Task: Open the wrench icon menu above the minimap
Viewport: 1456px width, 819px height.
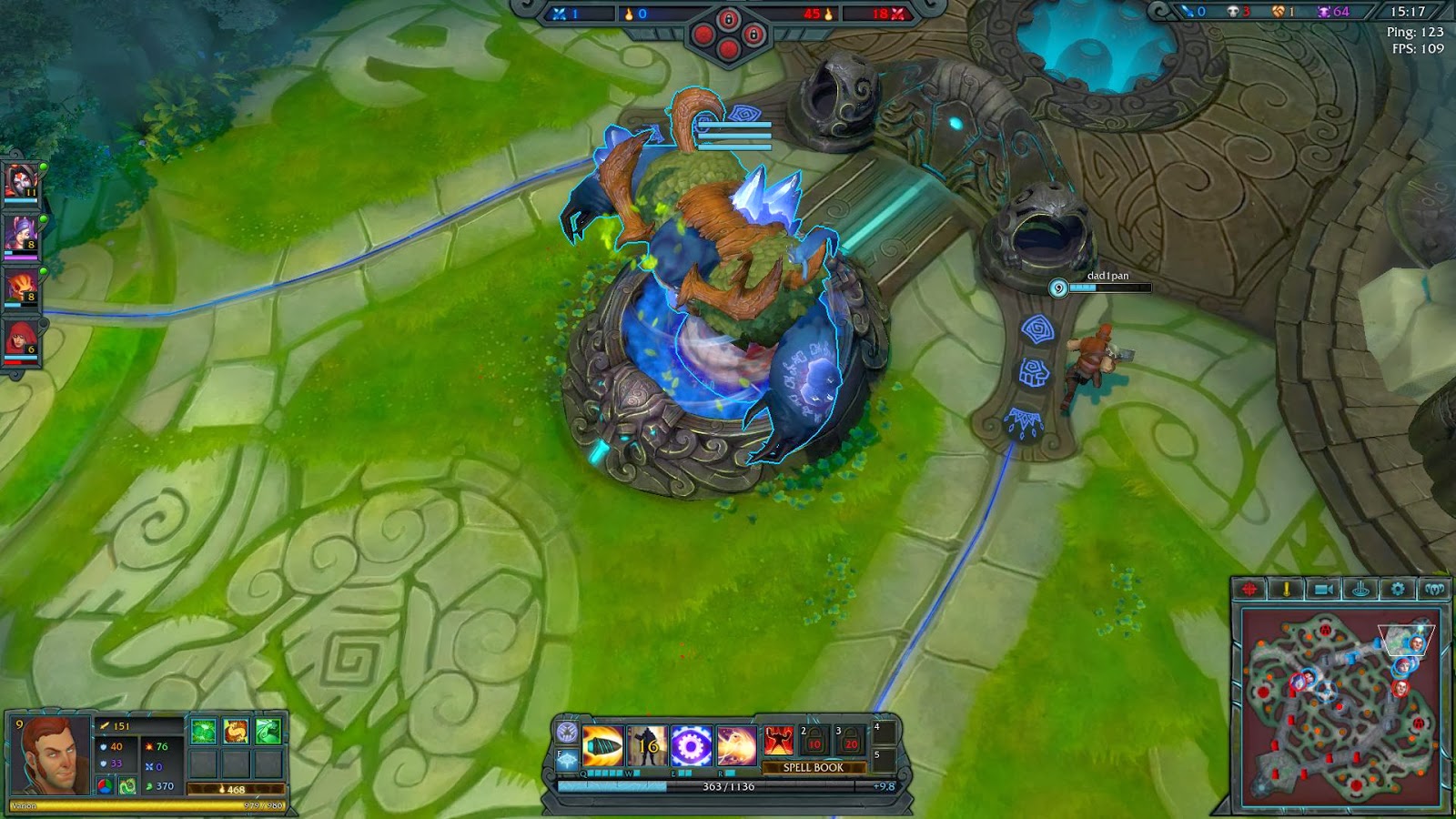Action: [x=1436, y=588]
